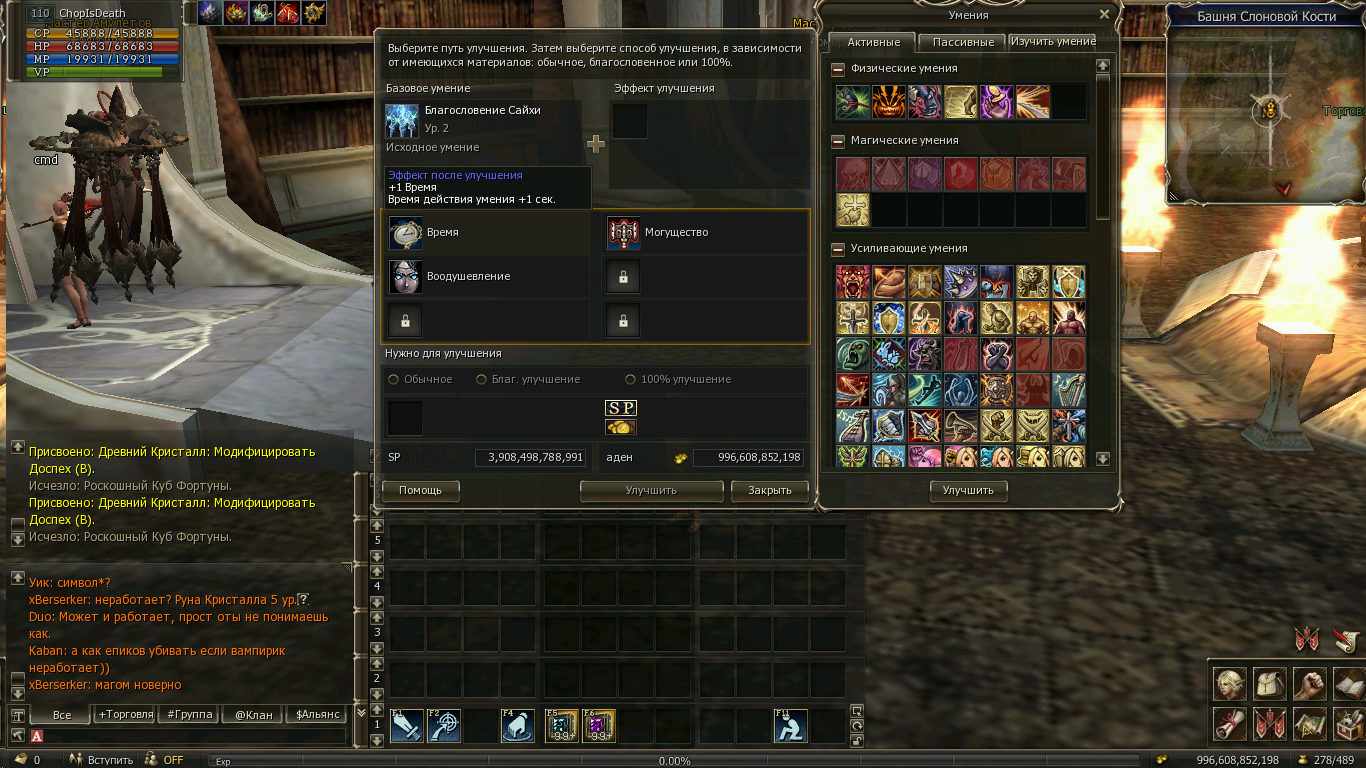Switch chat to the @Клан tab
The width and height of the screenshot is (1366, 768).
(x=253, y=715)
